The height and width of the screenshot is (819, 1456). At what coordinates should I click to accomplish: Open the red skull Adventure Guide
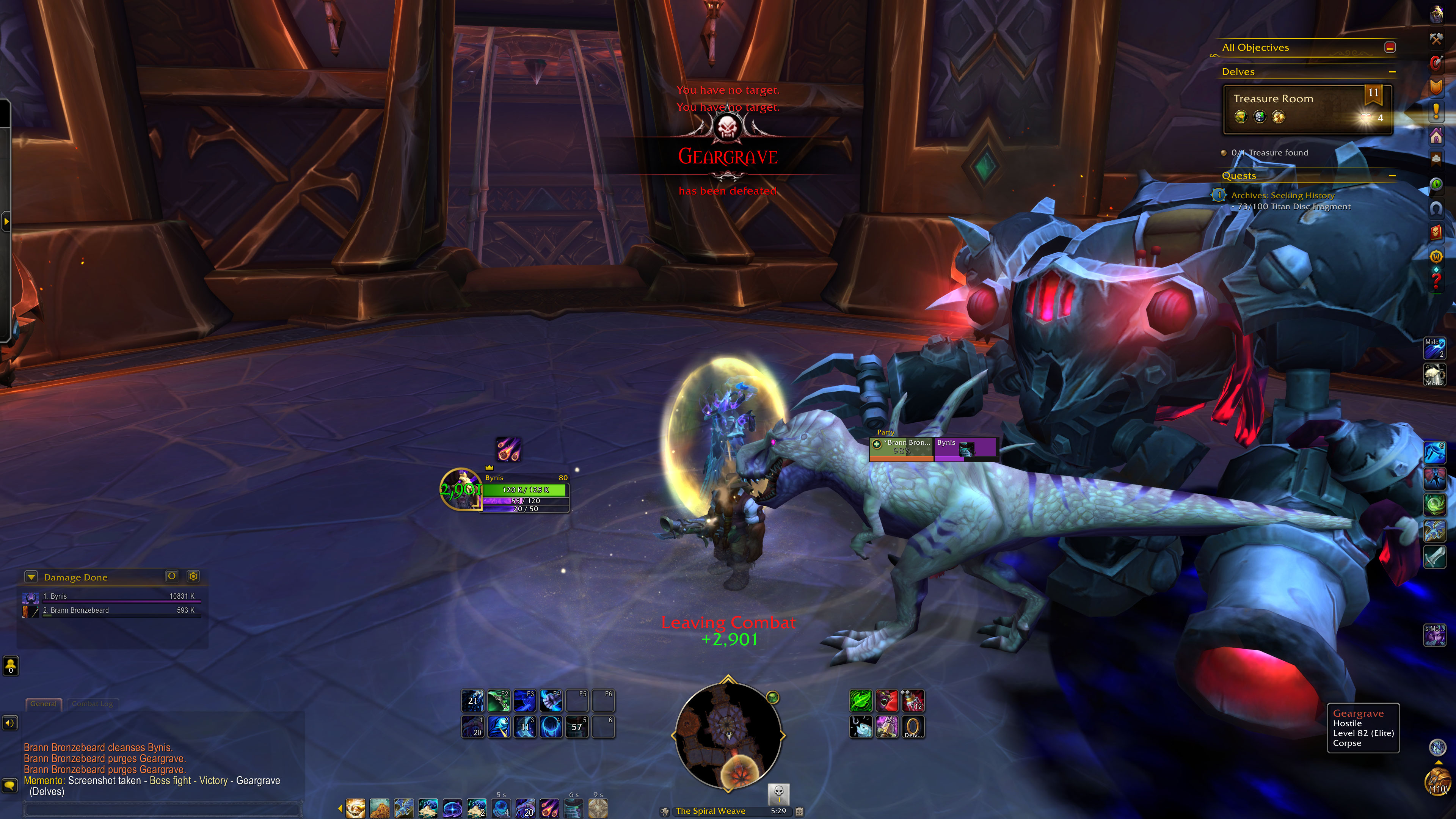click(x=1436, y=232)
